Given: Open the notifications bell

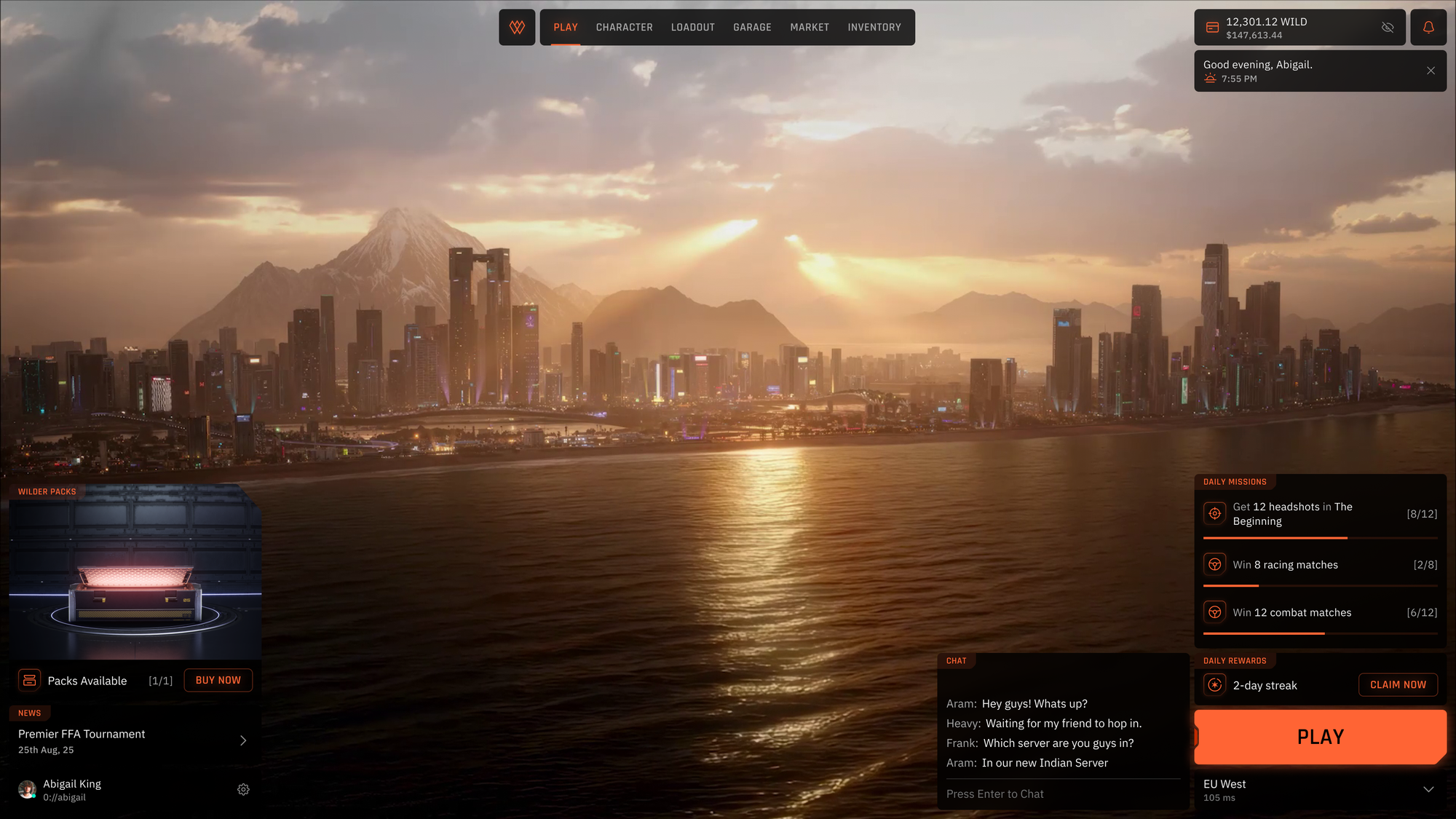Looking at the screenshot, I should (x=1428, y=28).
